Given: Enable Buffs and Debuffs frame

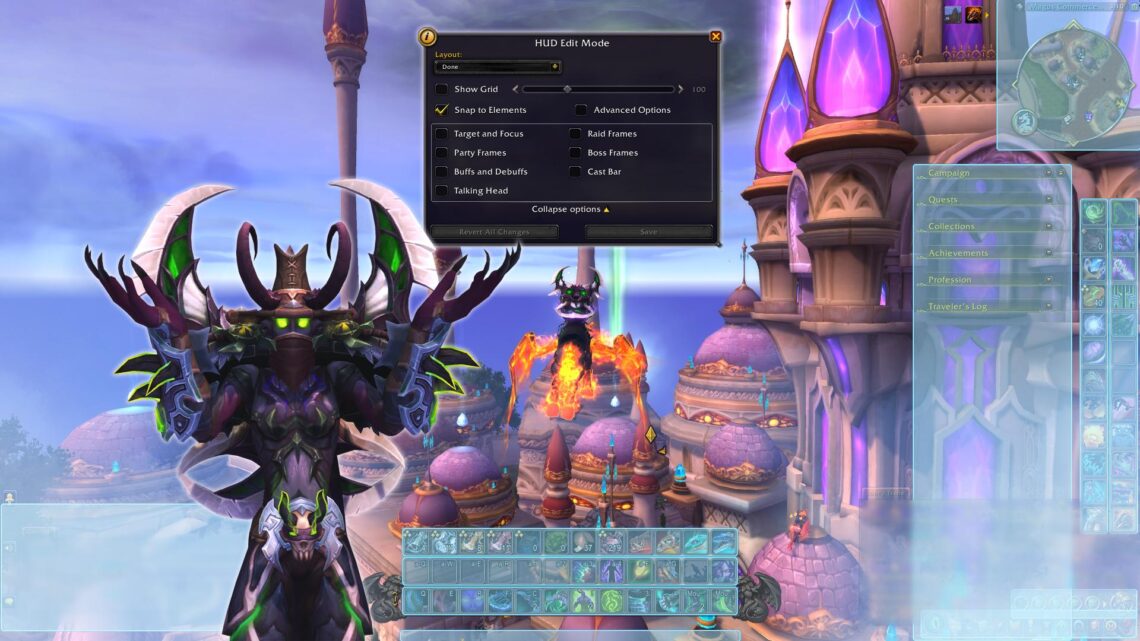Looking at the screenshot, I should [x=442, y=172].
